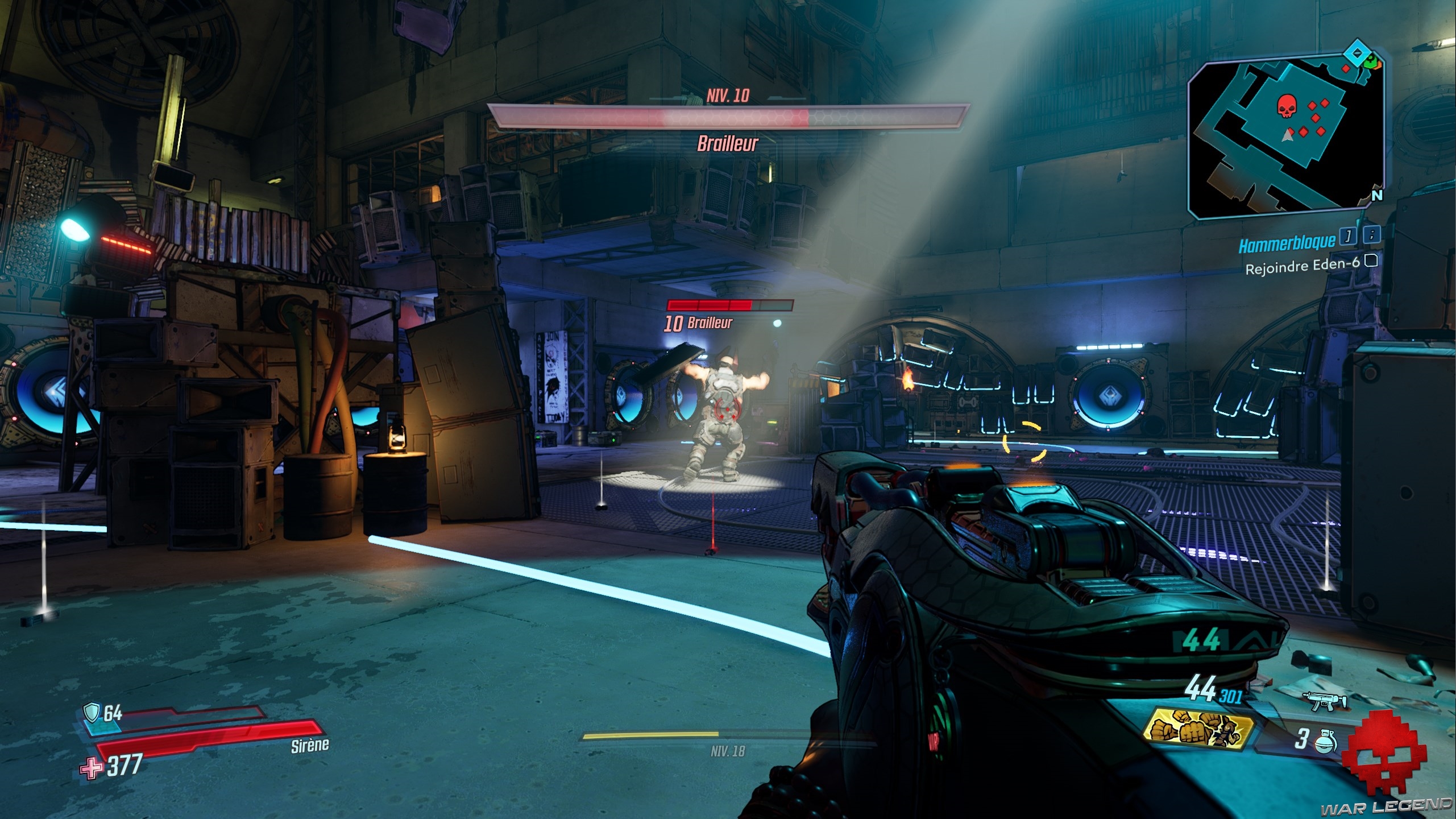Image resolution: width=1456 pixels, height=819 pixels.
Task: Click the minimap in the corner
Action: 1285,138
